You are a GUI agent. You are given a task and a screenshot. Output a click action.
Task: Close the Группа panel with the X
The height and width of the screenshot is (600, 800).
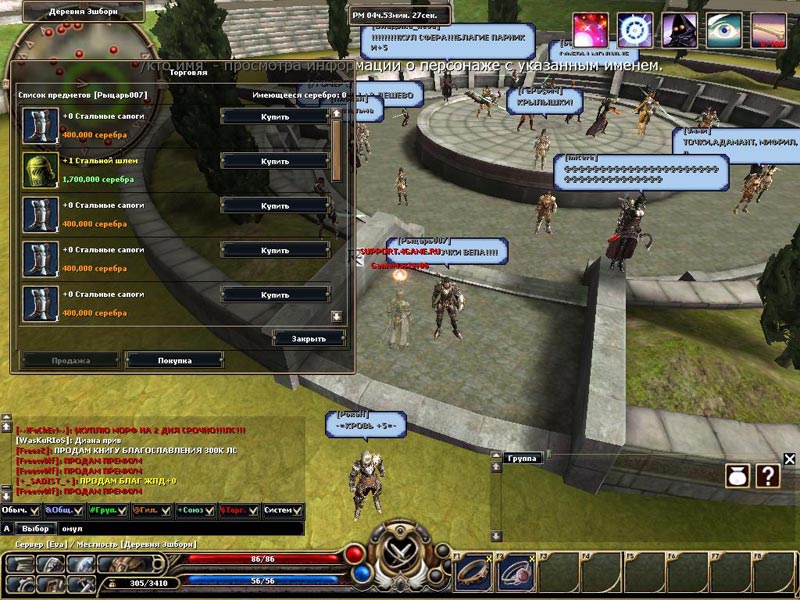click(x=789, y=459)
